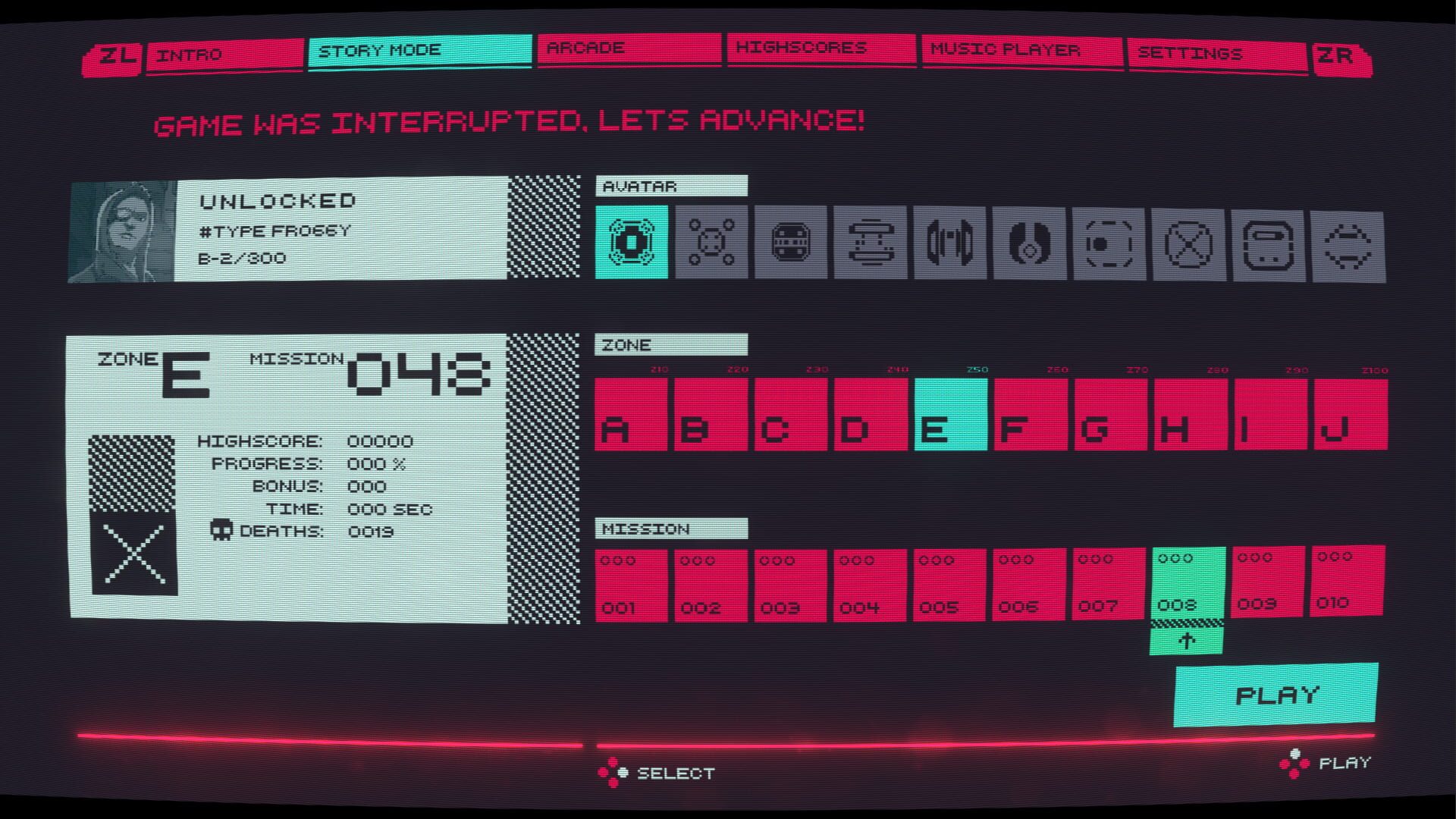Click the teal Play button
The height and width of the screenshot is (819, 1456).
[1276, 695]
